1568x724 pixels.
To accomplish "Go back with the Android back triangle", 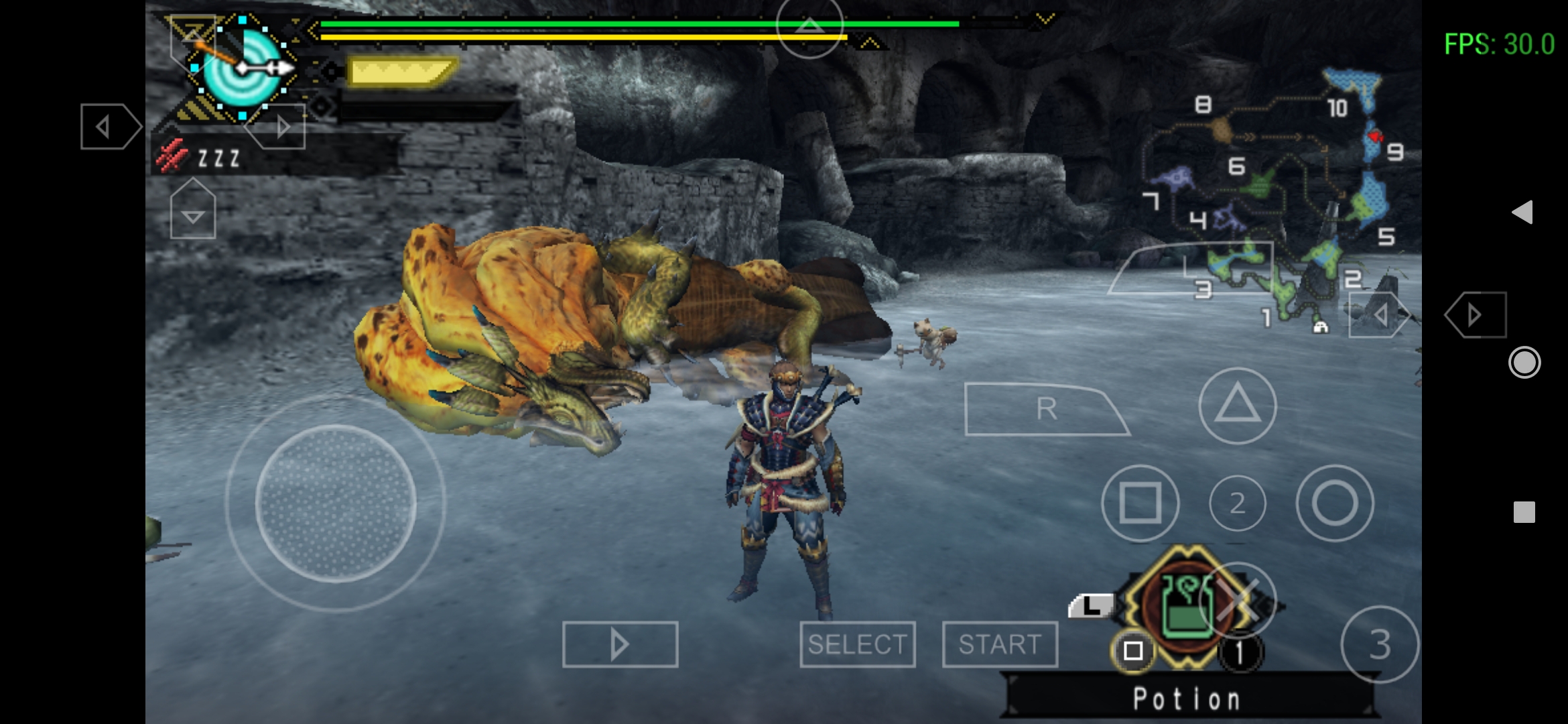I will coord(1522,213).
